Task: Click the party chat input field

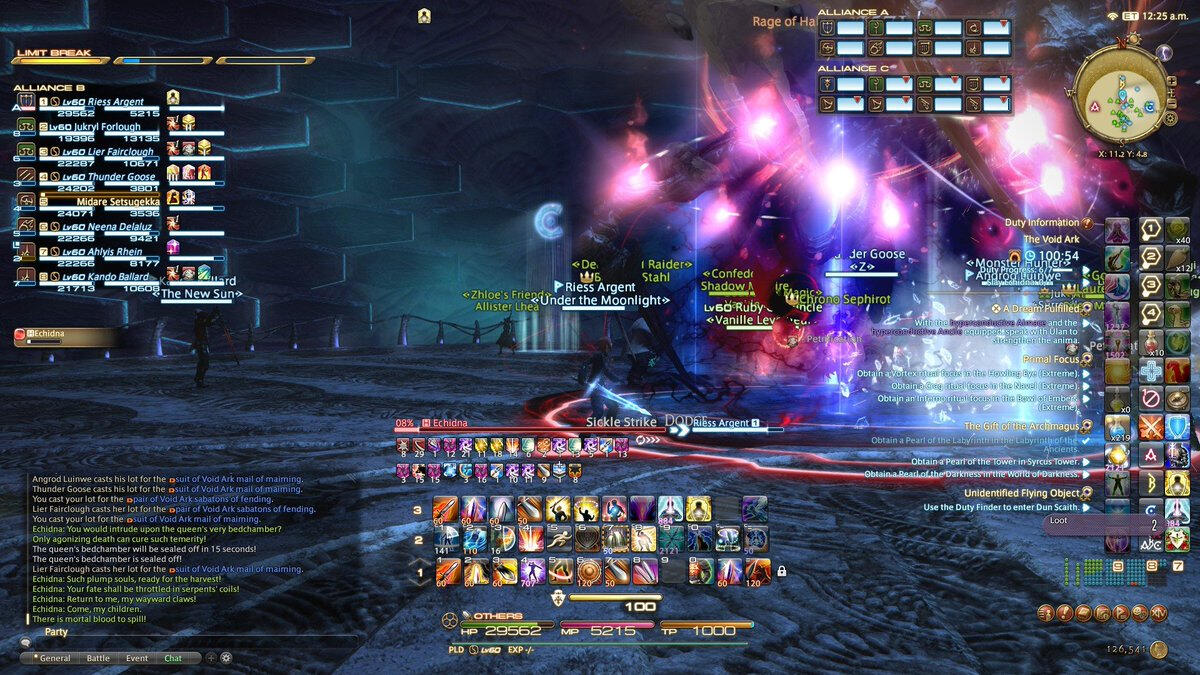Action: (190, 640)
